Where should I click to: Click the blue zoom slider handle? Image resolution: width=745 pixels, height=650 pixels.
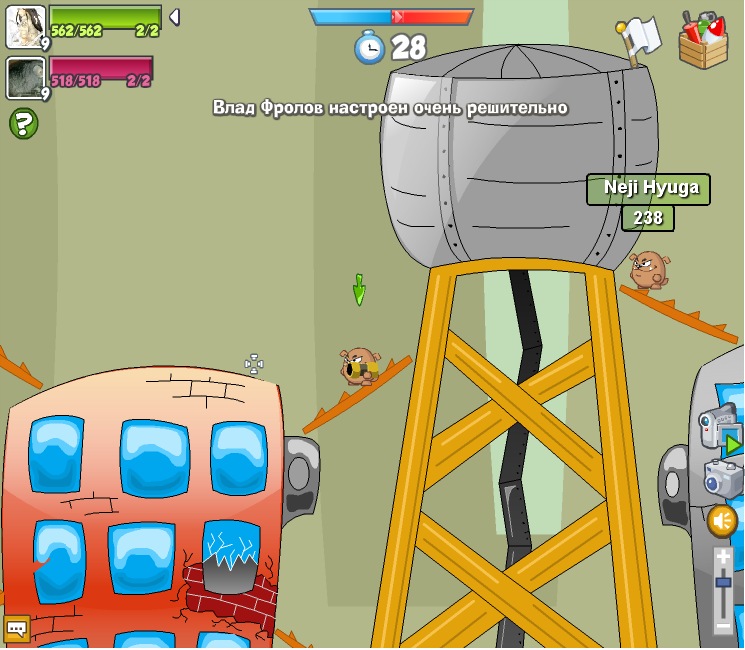point(723,583)
